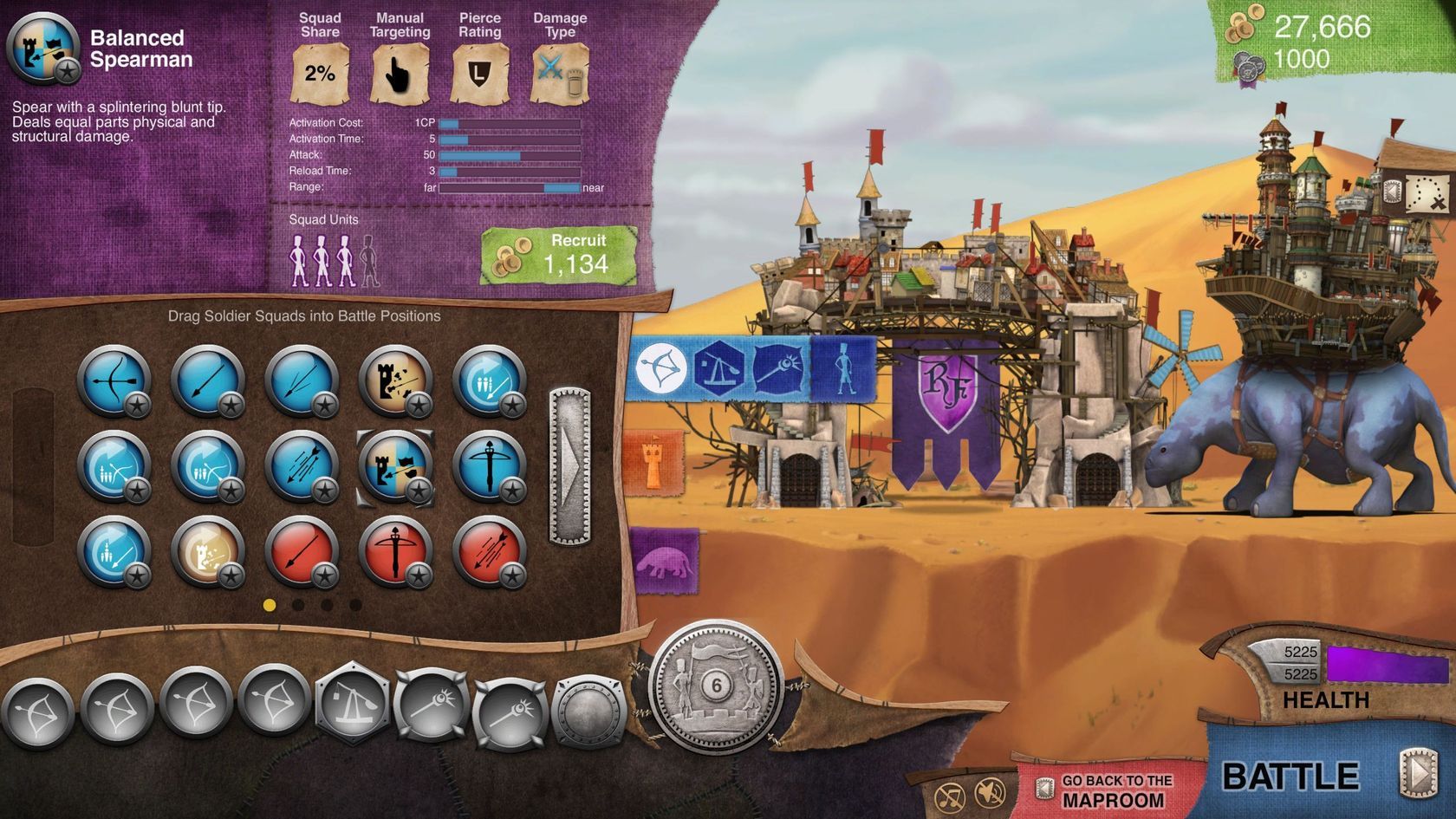
Task: Click the medallion showing the number 6
Action: 712,686
